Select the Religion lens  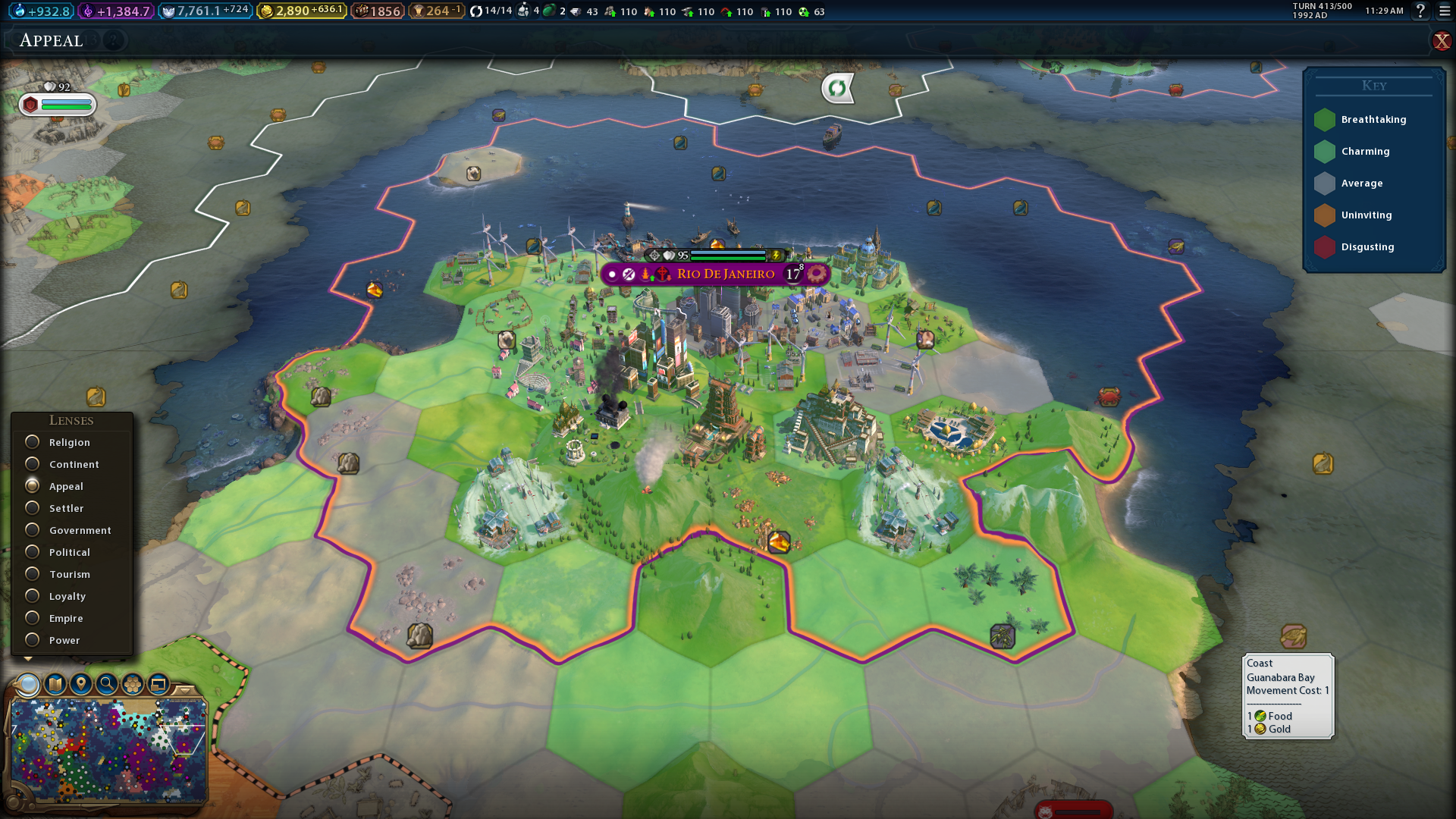pyautogui.click(x=33, y=442)
